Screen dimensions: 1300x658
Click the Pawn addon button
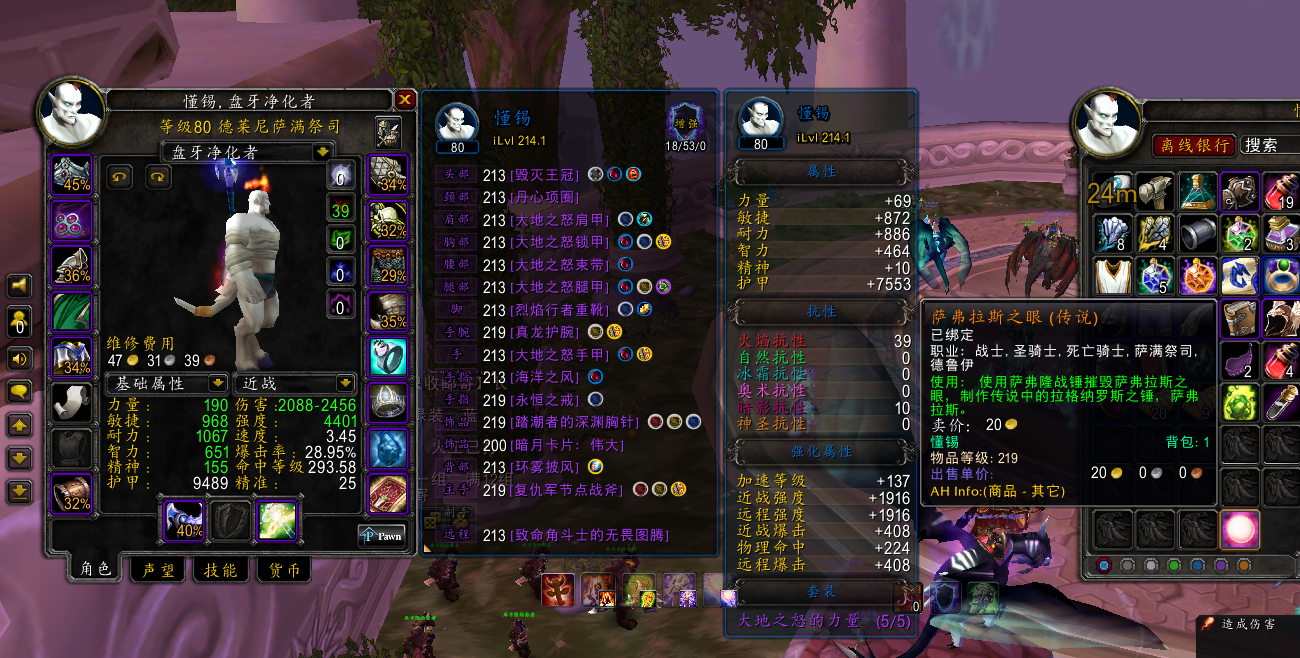click(x=382, y=536)
